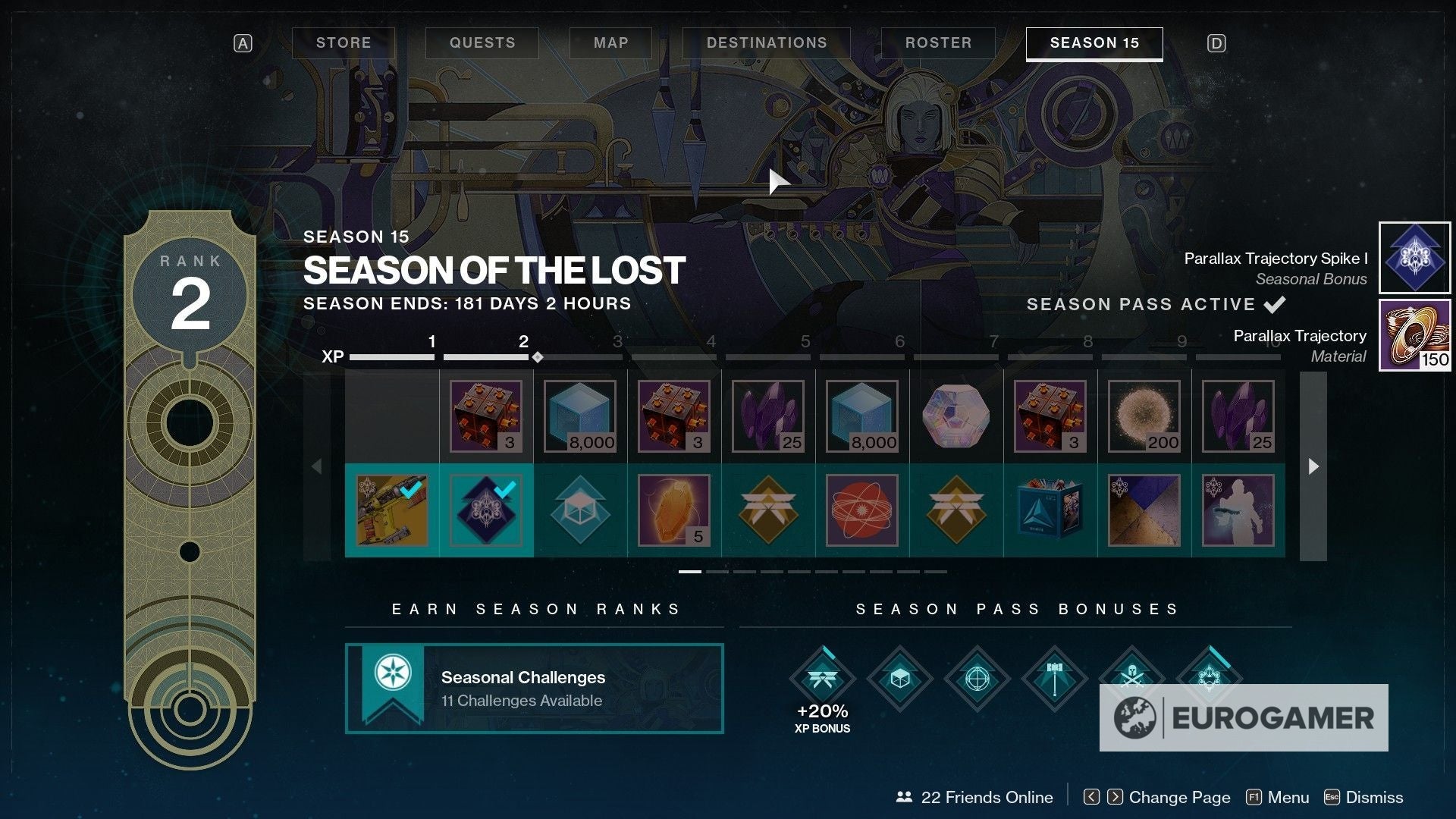Select the Parallax Trajectory Spike I icon
Screen dimensions: 1456x819
point(1414,258)
